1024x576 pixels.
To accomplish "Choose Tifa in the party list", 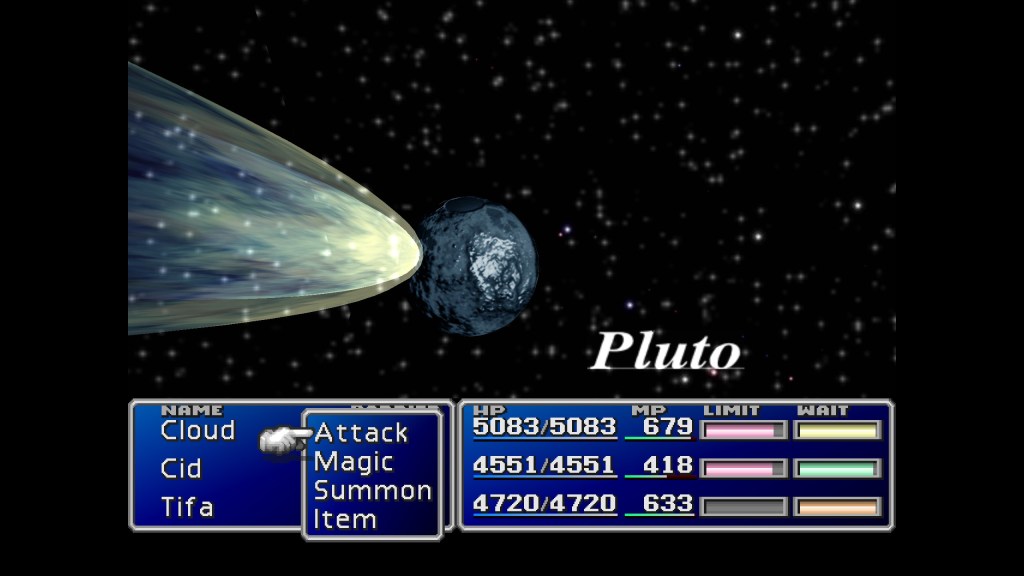I will tap(187, 506).
